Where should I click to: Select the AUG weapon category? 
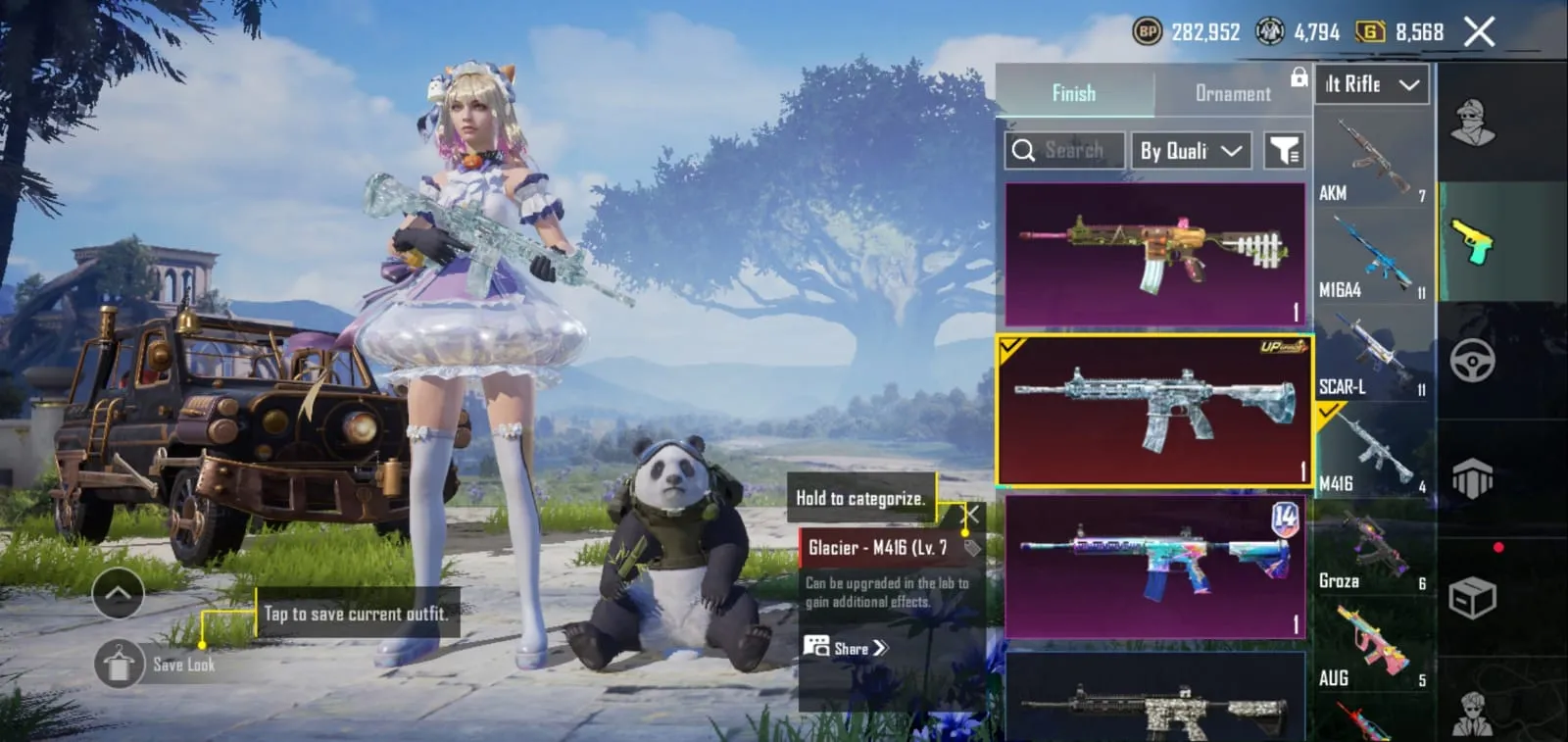[1370, 642]
